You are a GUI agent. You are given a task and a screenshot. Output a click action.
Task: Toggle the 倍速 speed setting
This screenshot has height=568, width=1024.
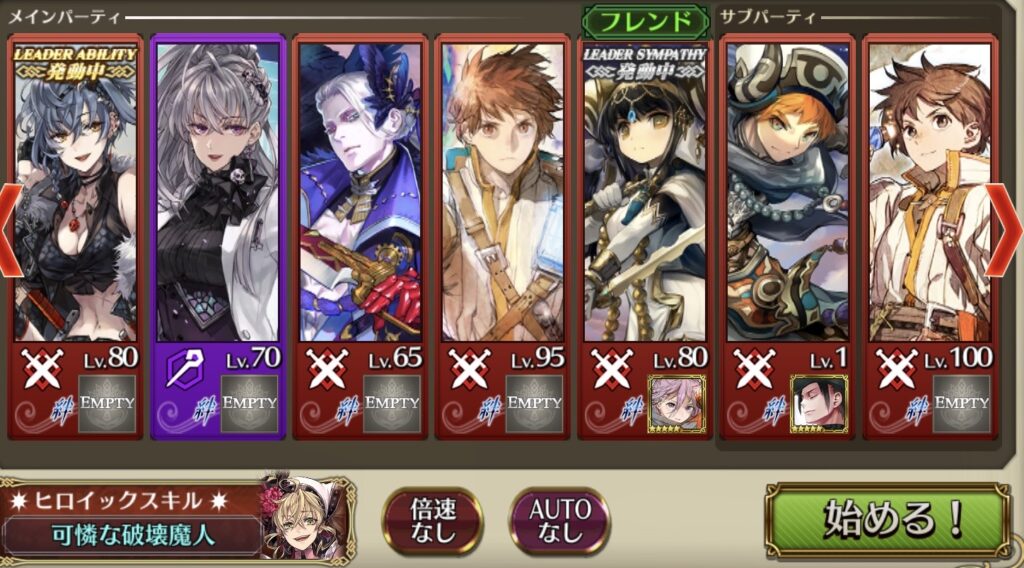(432, 520)
